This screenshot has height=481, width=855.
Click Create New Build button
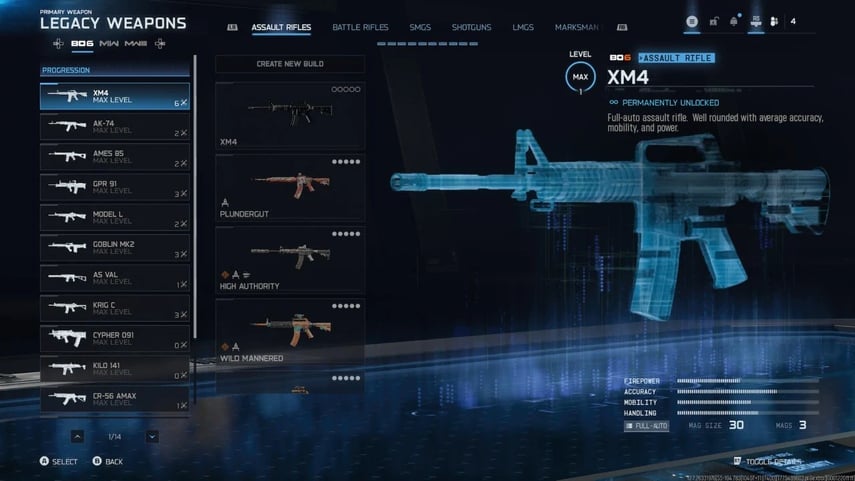click(290, 64)
